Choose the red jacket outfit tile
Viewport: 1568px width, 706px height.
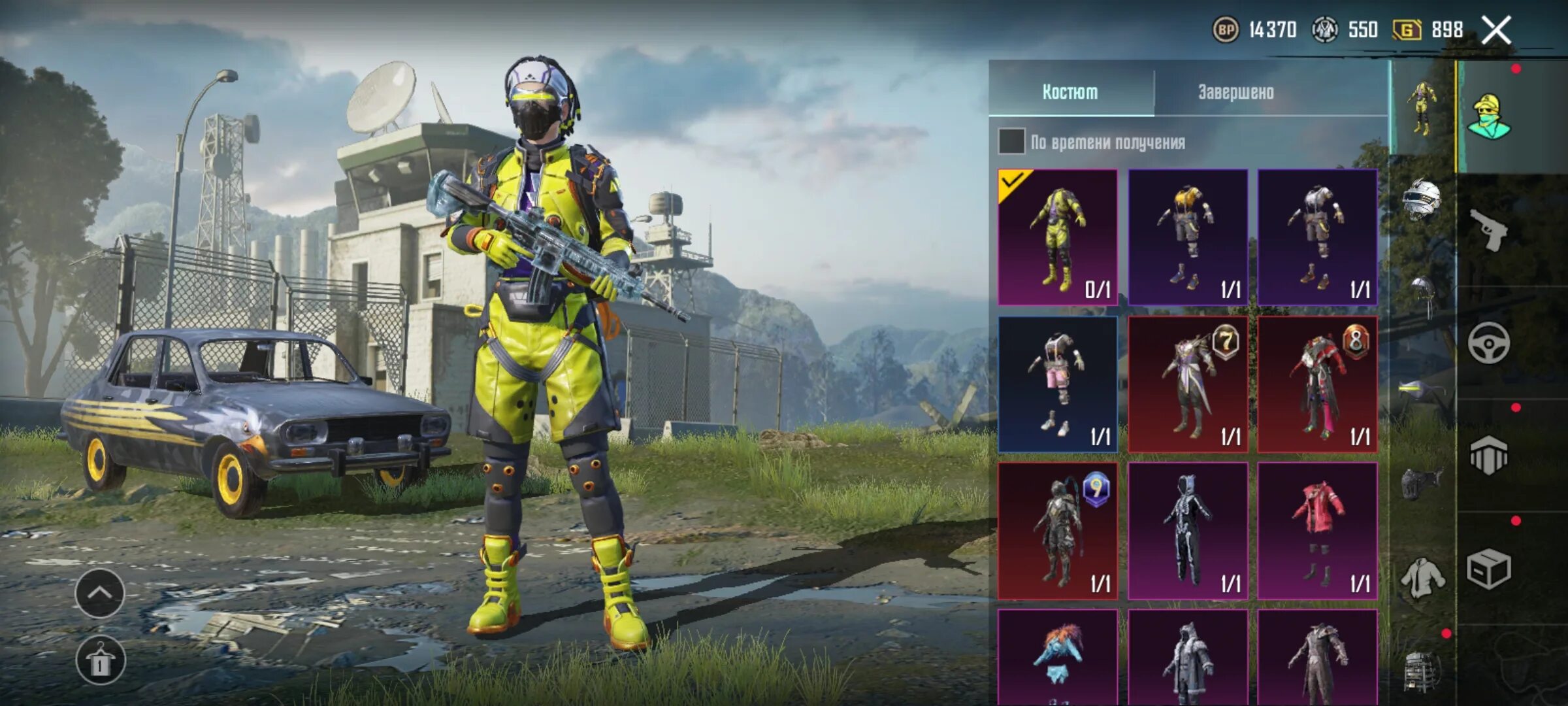pos(1317,531)
